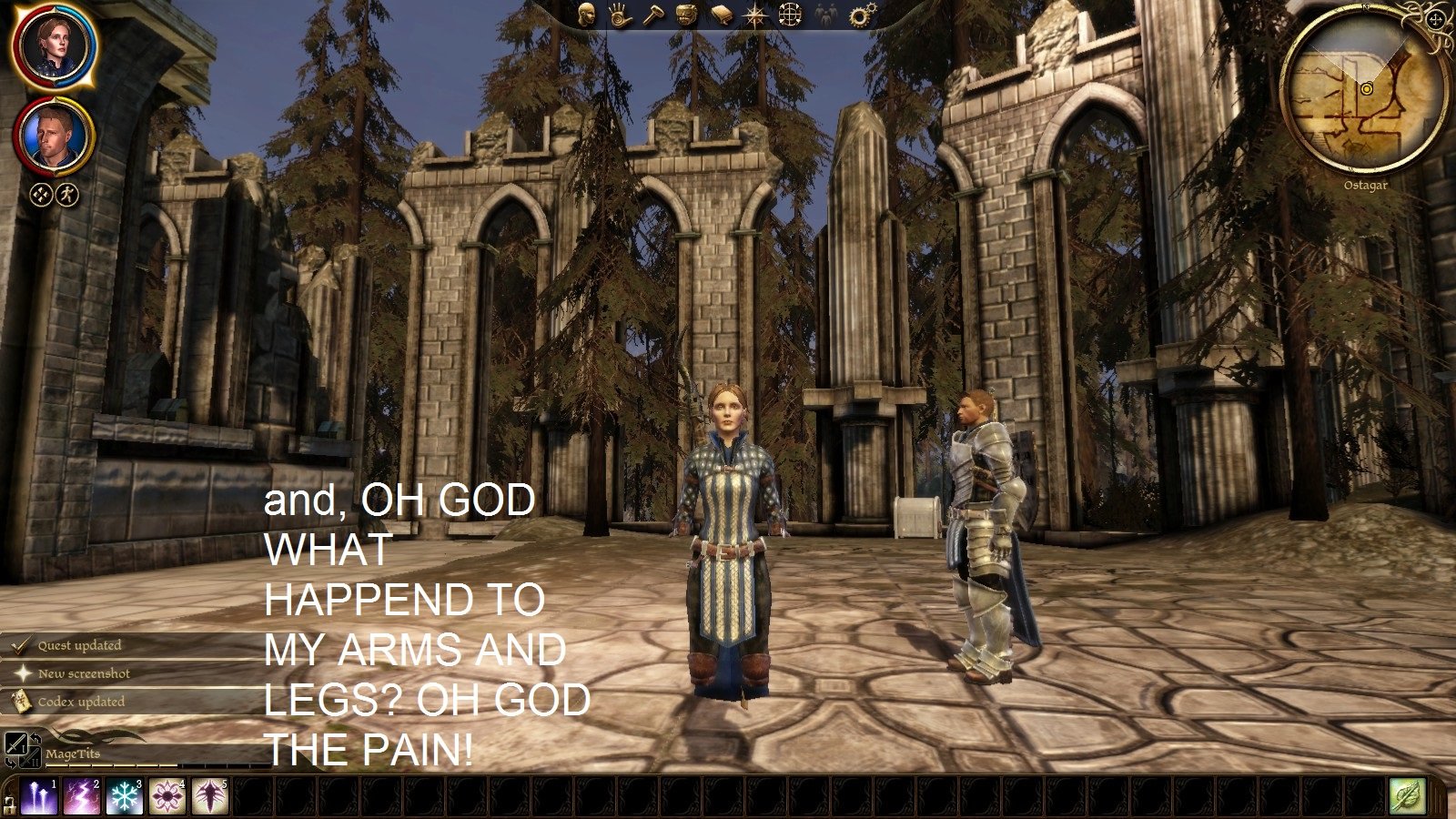1456x819 pixels.
Task: Toggle the running figure hold-position button
Action: (68, 194)
